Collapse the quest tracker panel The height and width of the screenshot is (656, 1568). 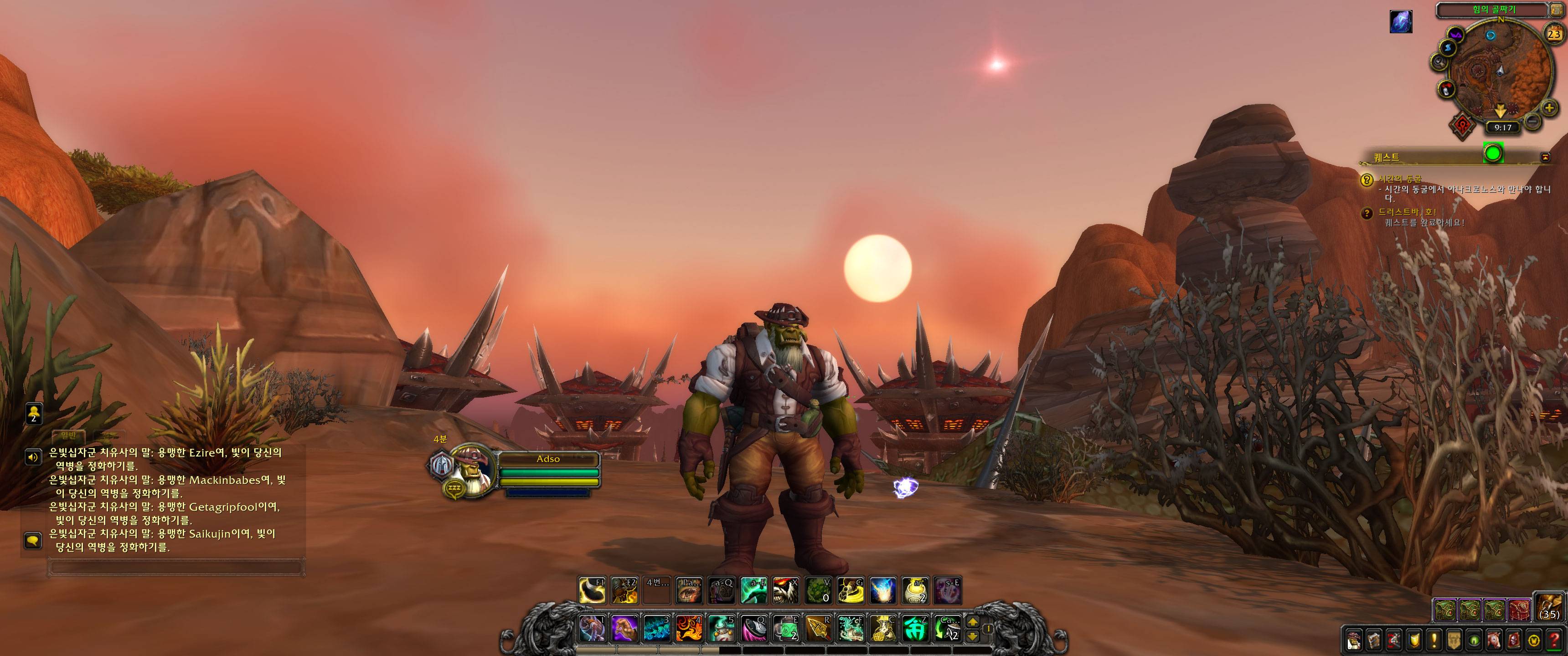[x=1545, y=157]
